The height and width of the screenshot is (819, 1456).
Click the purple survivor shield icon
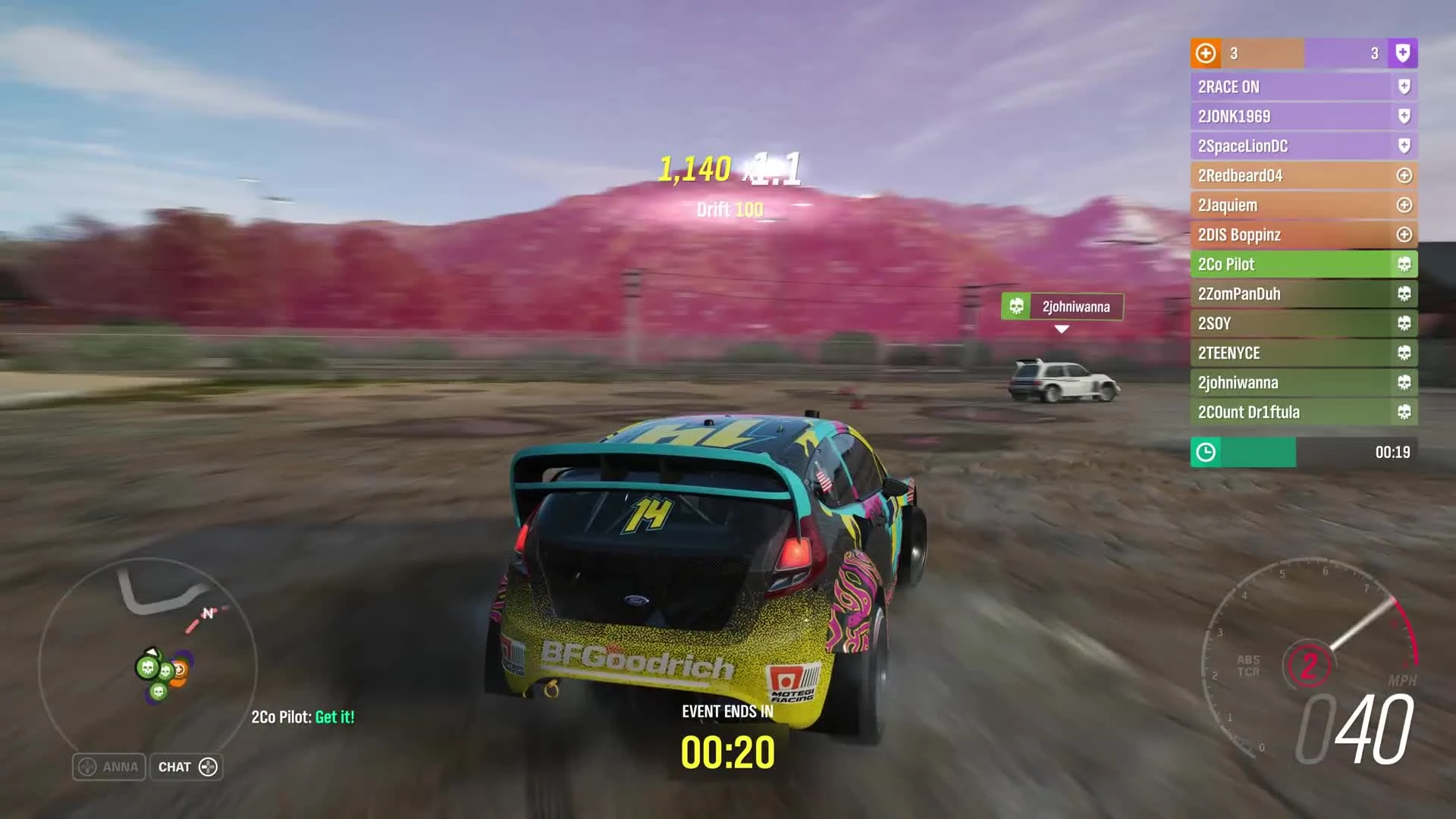(1404, 54)
